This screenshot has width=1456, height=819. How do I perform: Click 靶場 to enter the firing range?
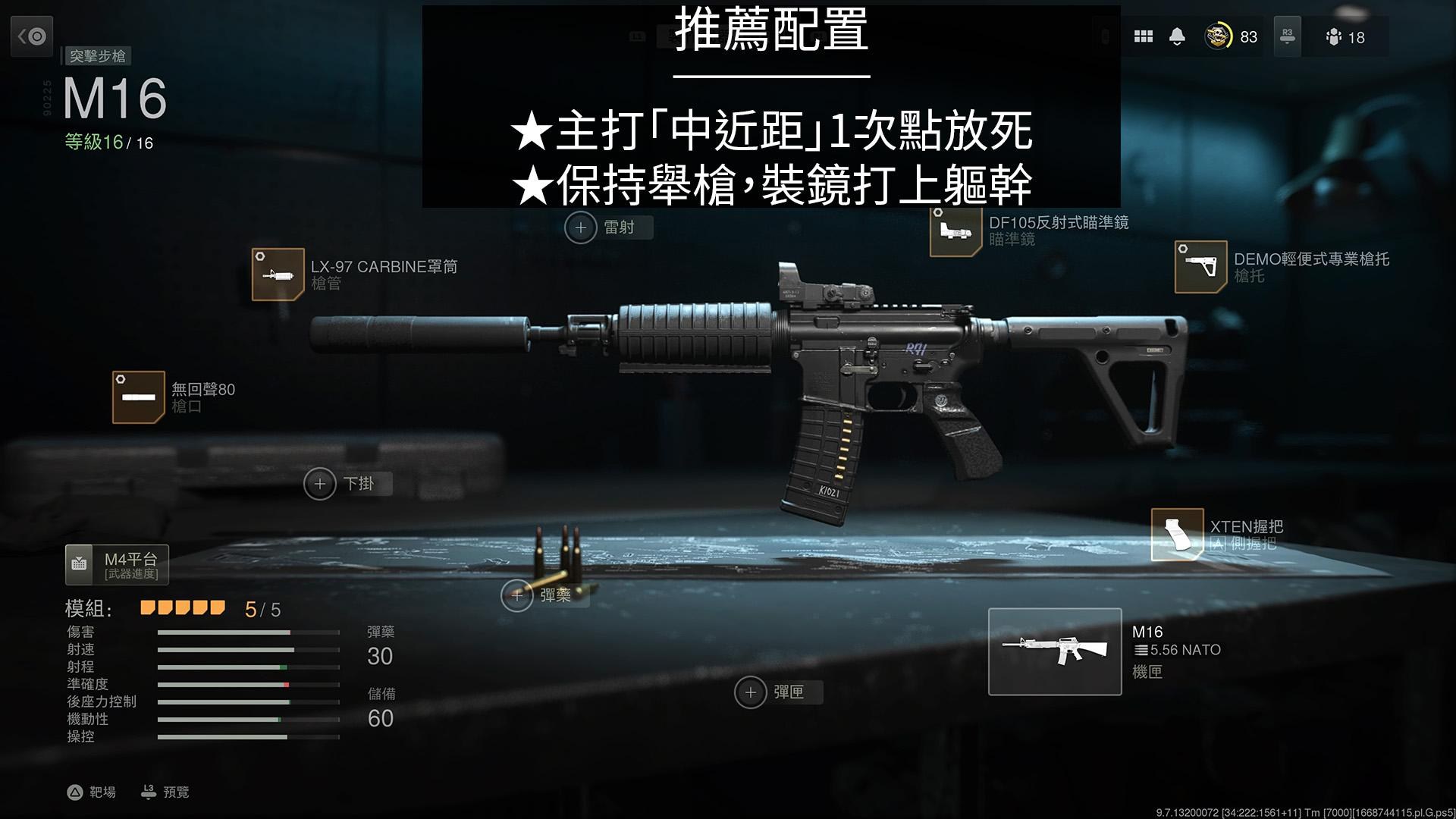(91, 792)
